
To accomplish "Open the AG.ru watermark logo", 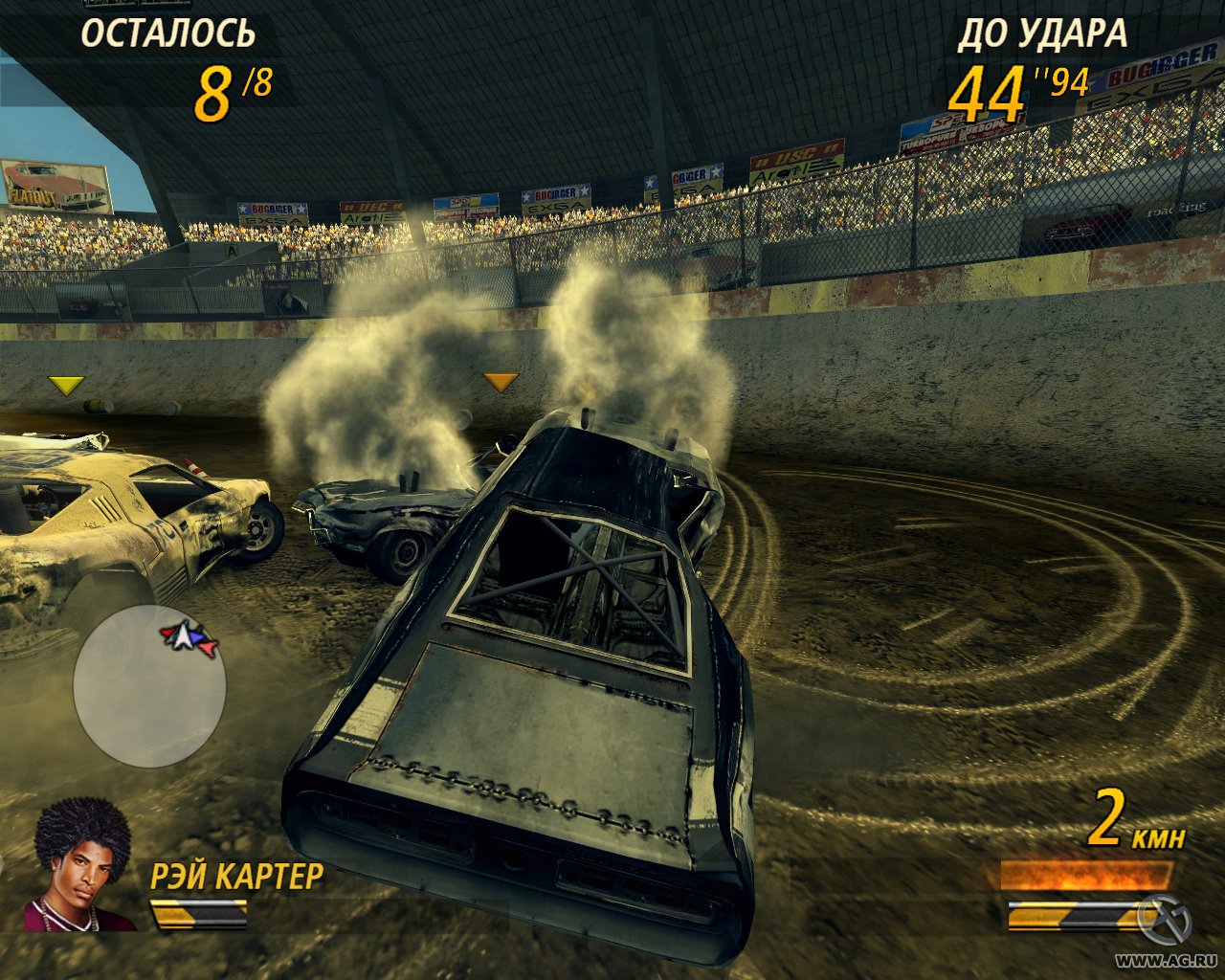I will click(1165, 921).
